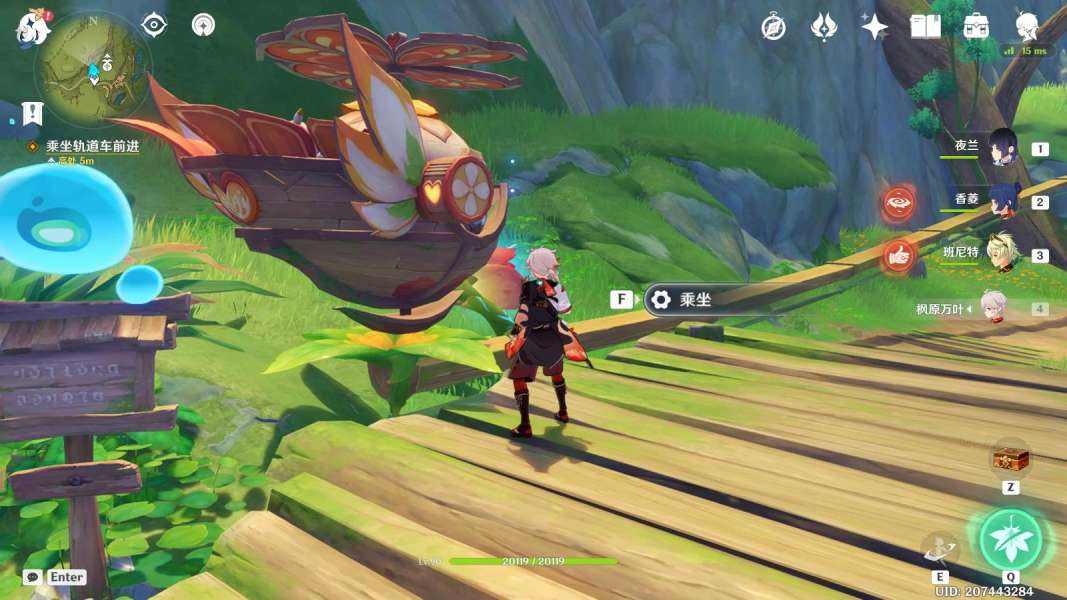Viewport: 1067px width, 600px height.
Task: Open the events compass icon
Action: pyautogui.click(x=773, y=27)
